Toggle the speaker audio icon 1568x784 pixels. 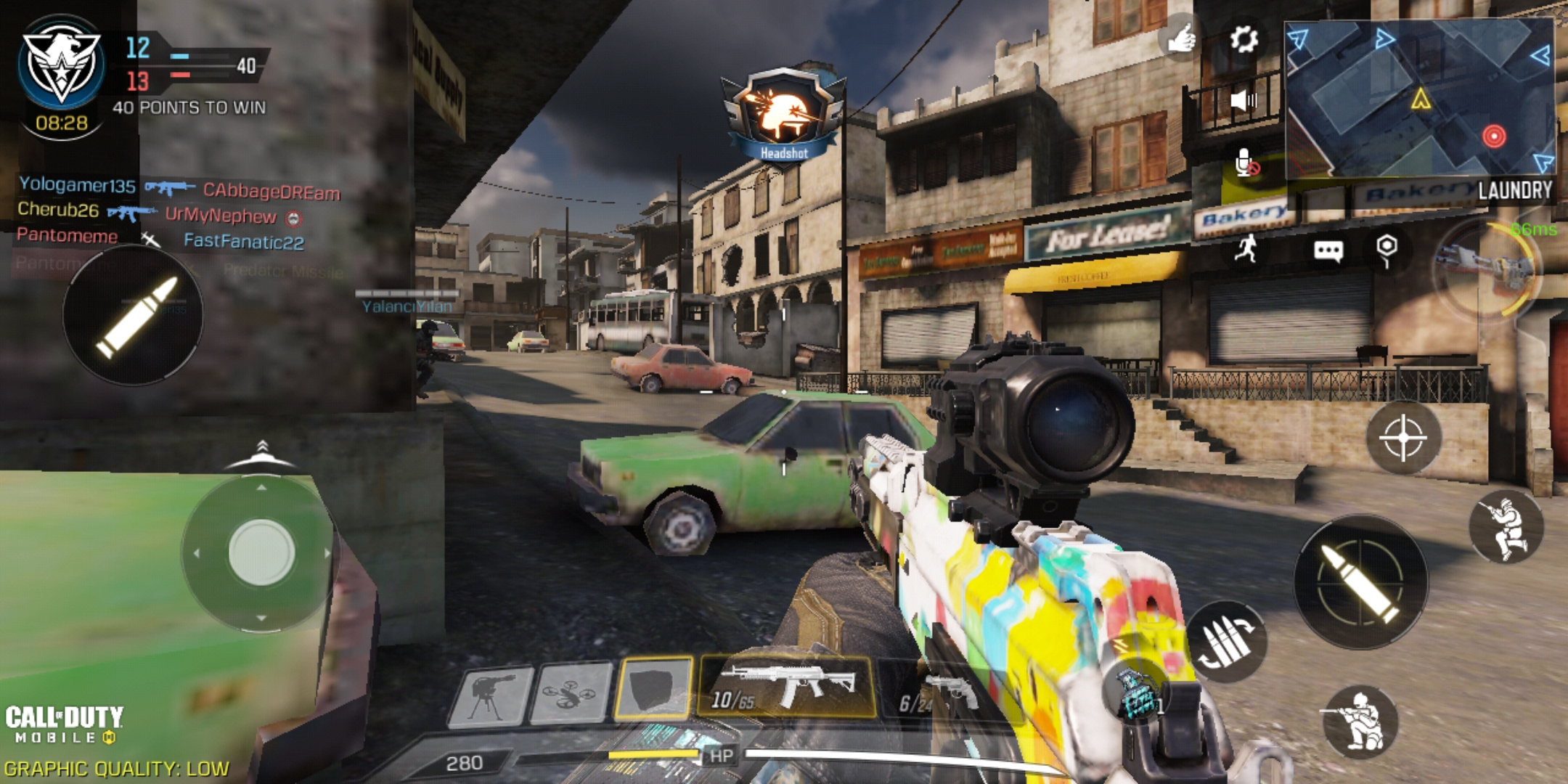tap(1244, 100)
